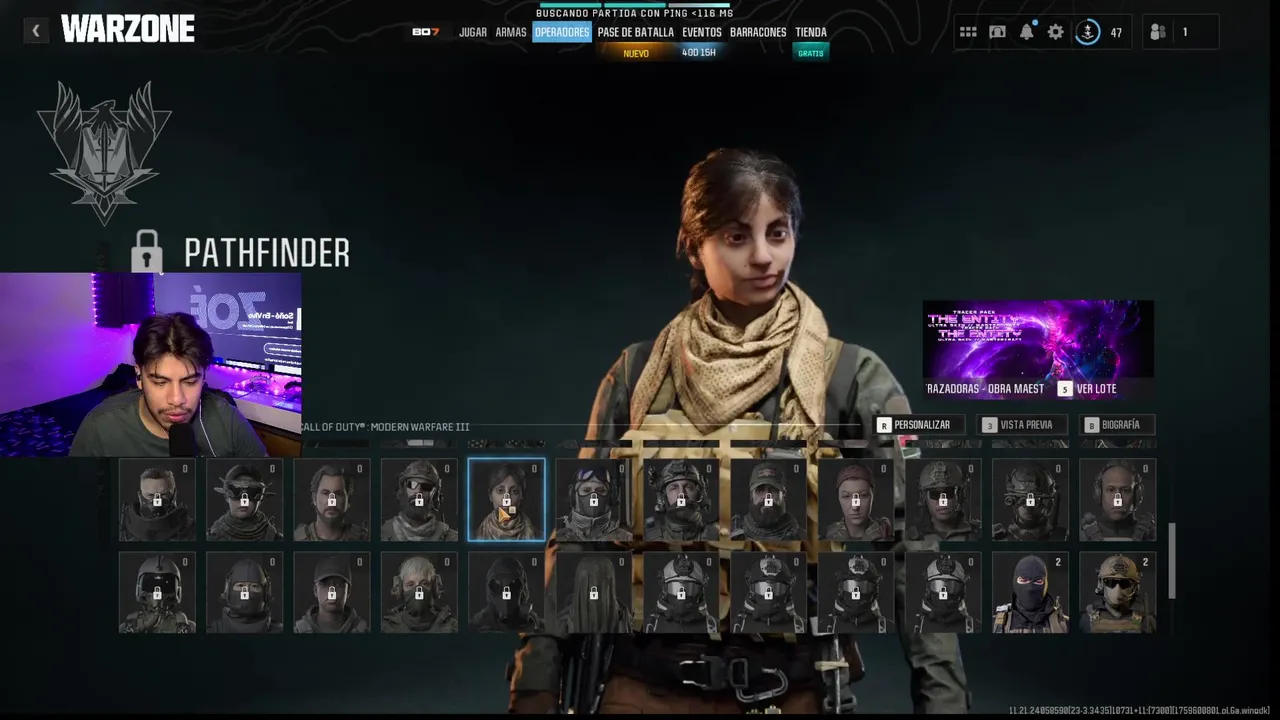Open the PASE DE BATALLA tab
1280x720 pixels.
coord(635,32)
